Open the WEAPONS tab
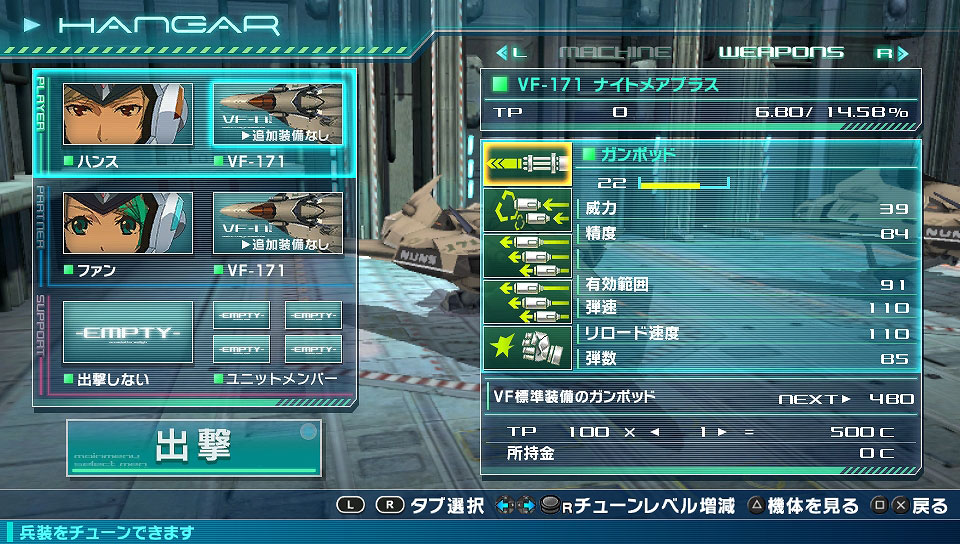 pos(781,52)
